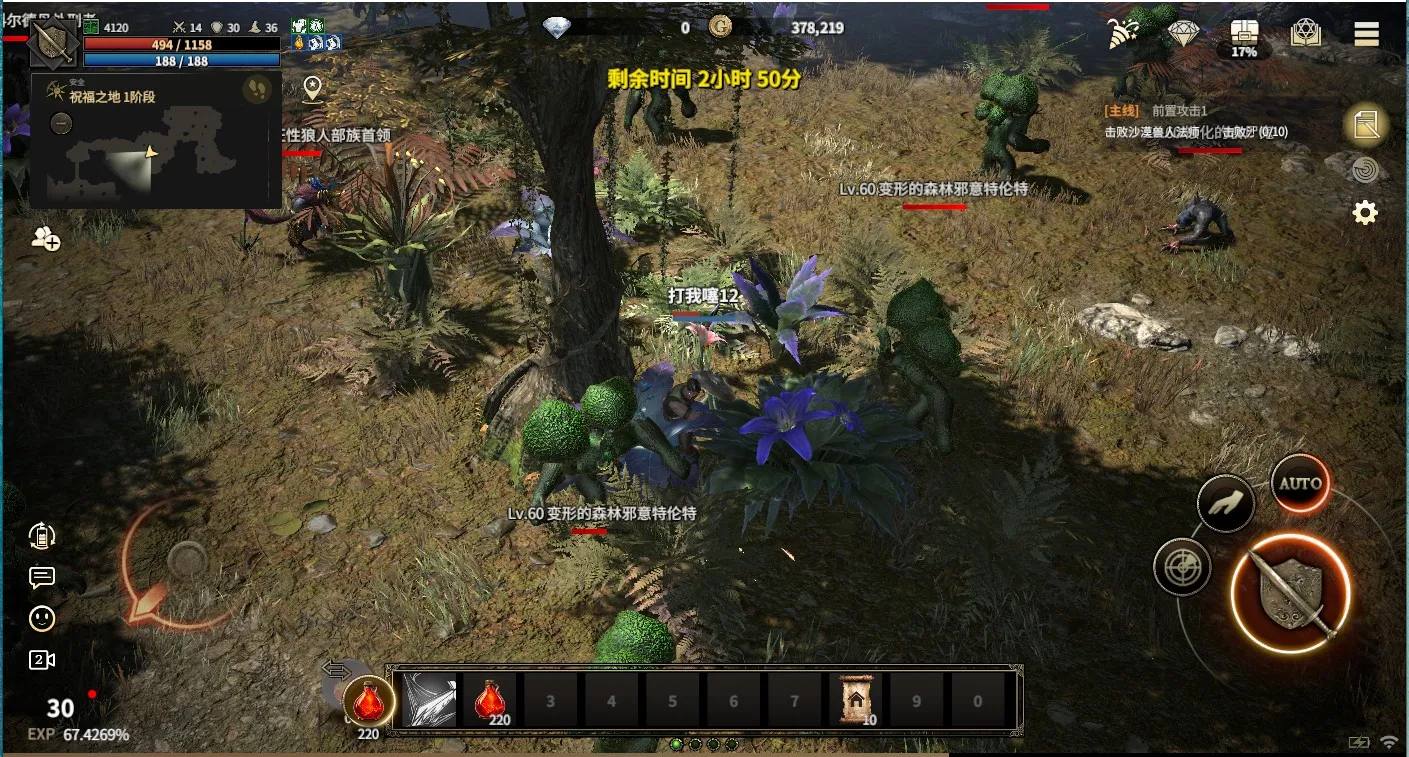The image size is (1409, 757).
Task: Open the character portrait with sword shield
Action: [53, 41]
